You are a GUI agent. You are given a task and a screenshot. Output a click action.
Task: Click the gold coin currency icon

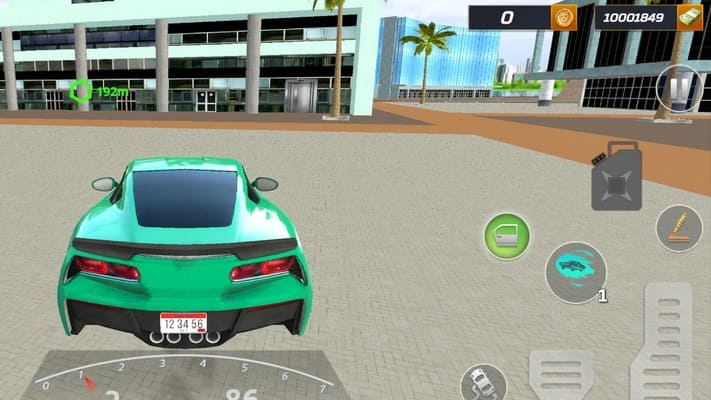[x=564, y=17]
